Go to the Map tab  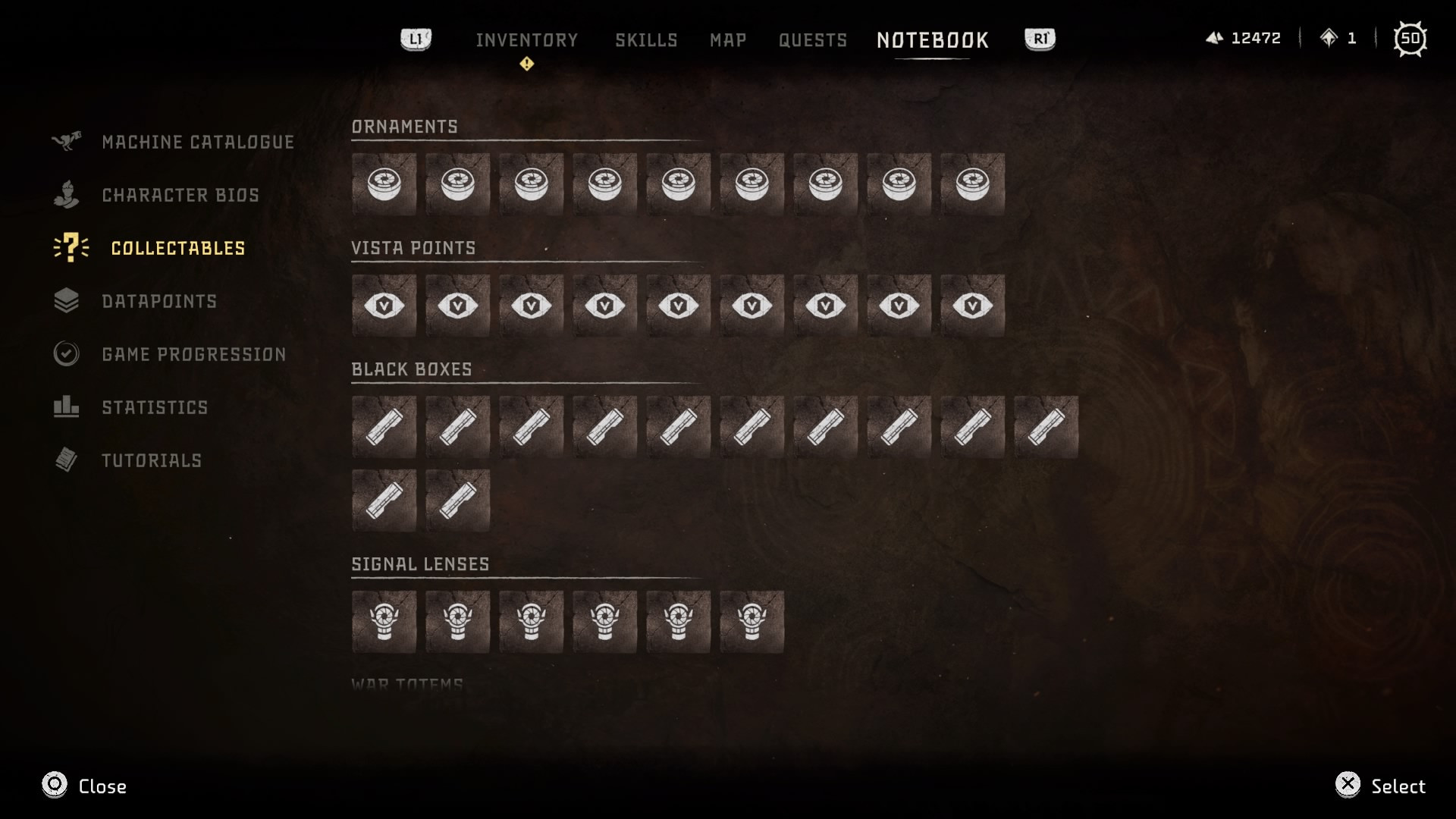(x=728, y=40)
